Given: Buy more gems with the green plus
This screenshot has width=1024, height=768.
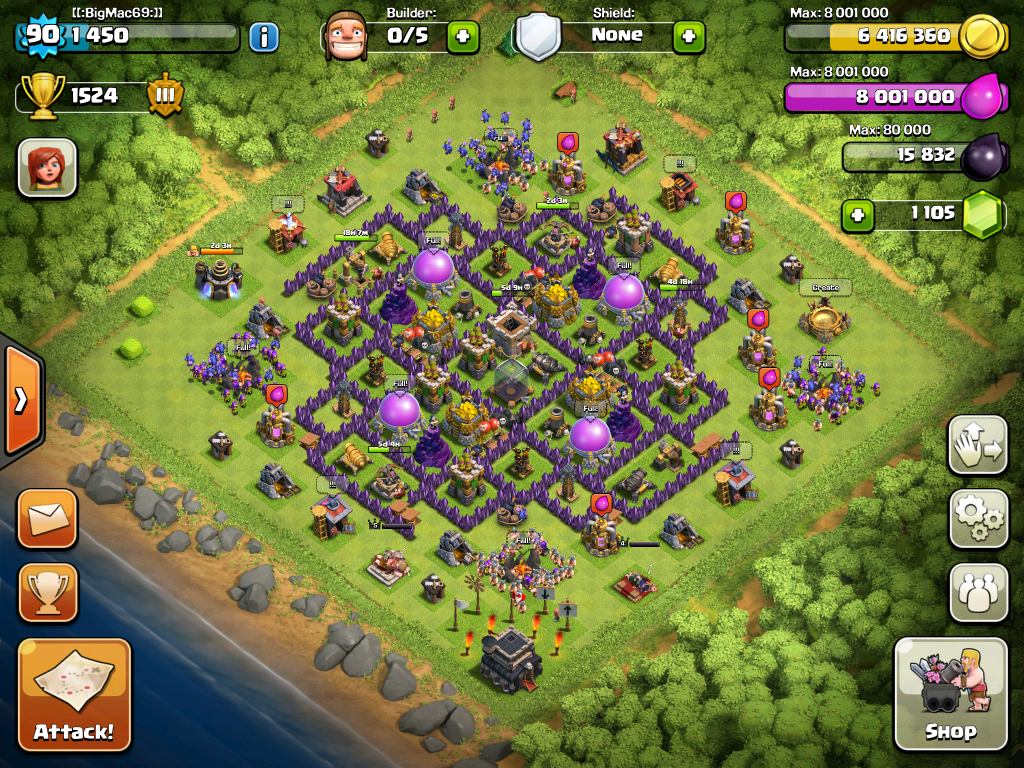Looking at the screenshot, I should tap(855, 214).
